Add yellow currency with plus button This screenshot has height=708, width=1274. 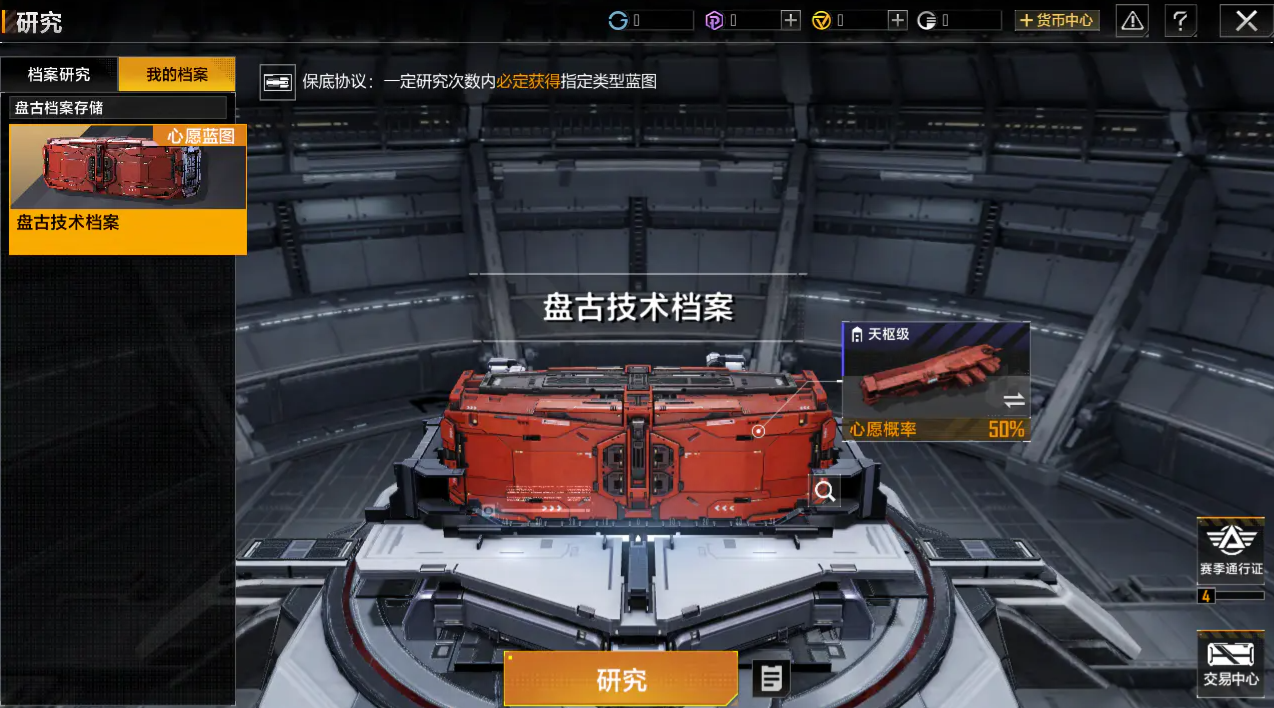click(898, 20)
